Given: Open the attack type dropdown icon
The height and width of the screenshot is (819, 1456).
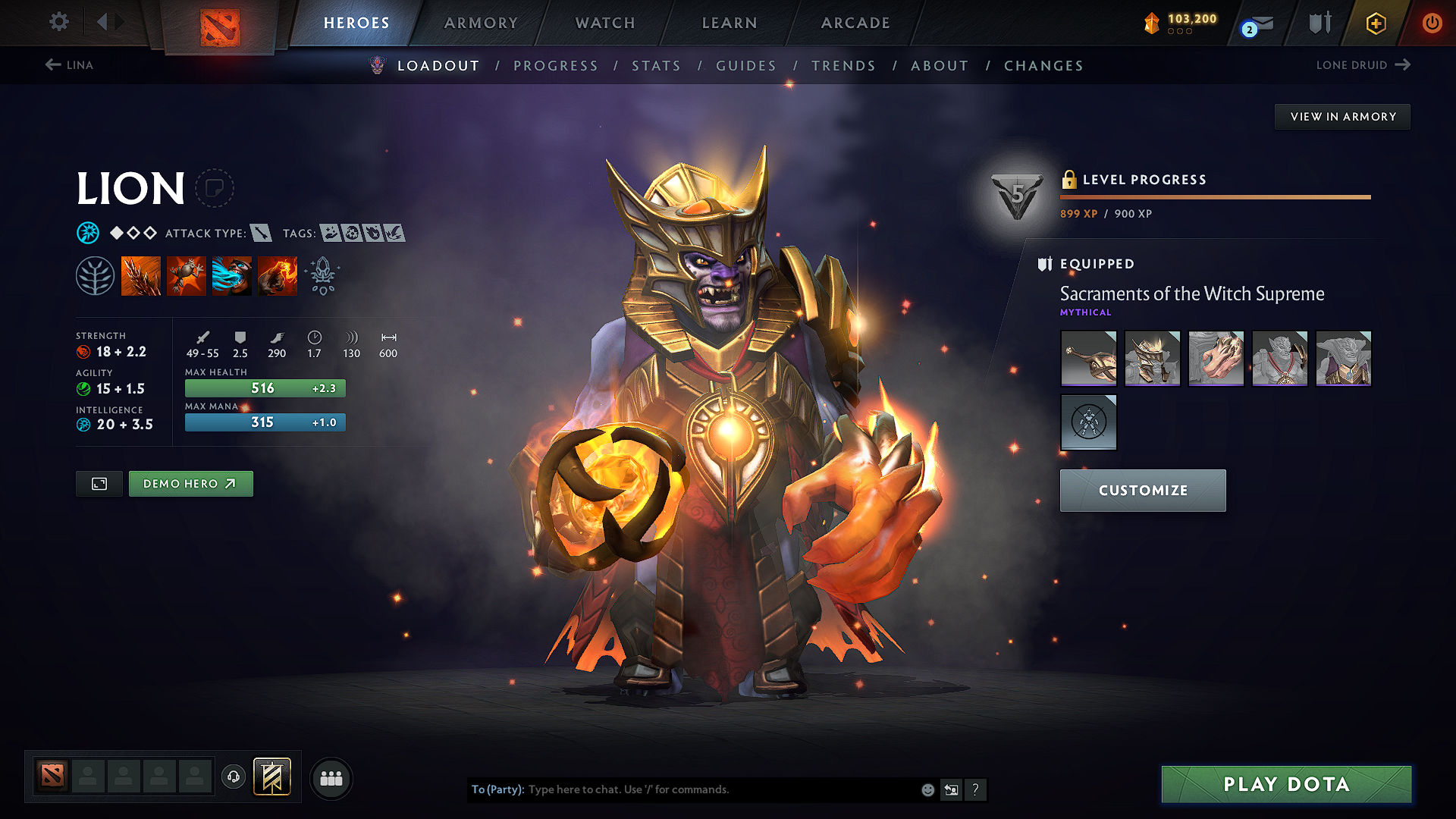Looking at the screenshot, I should click(262, 233).
